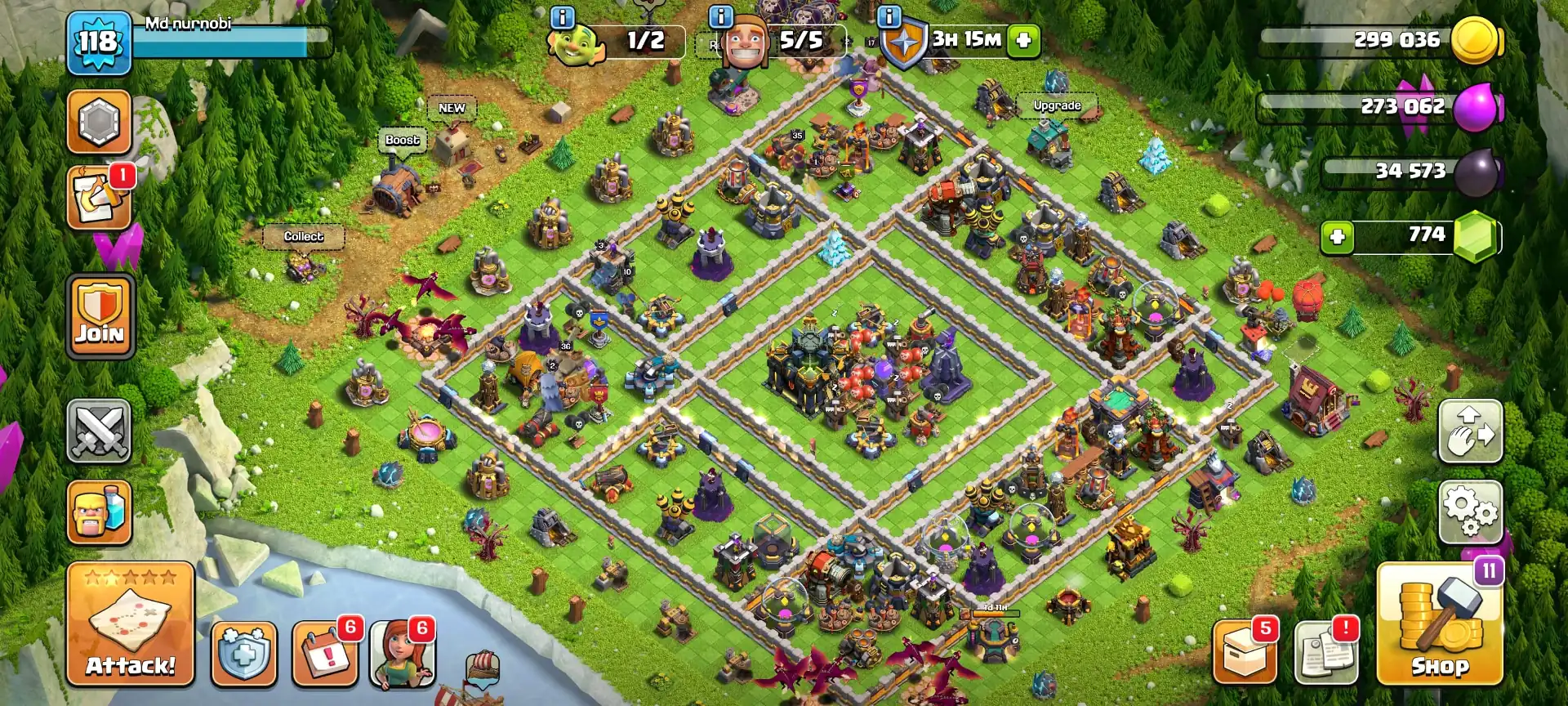
Task: Tap the Upgrade label on the building
Action: coord(1058,105)
